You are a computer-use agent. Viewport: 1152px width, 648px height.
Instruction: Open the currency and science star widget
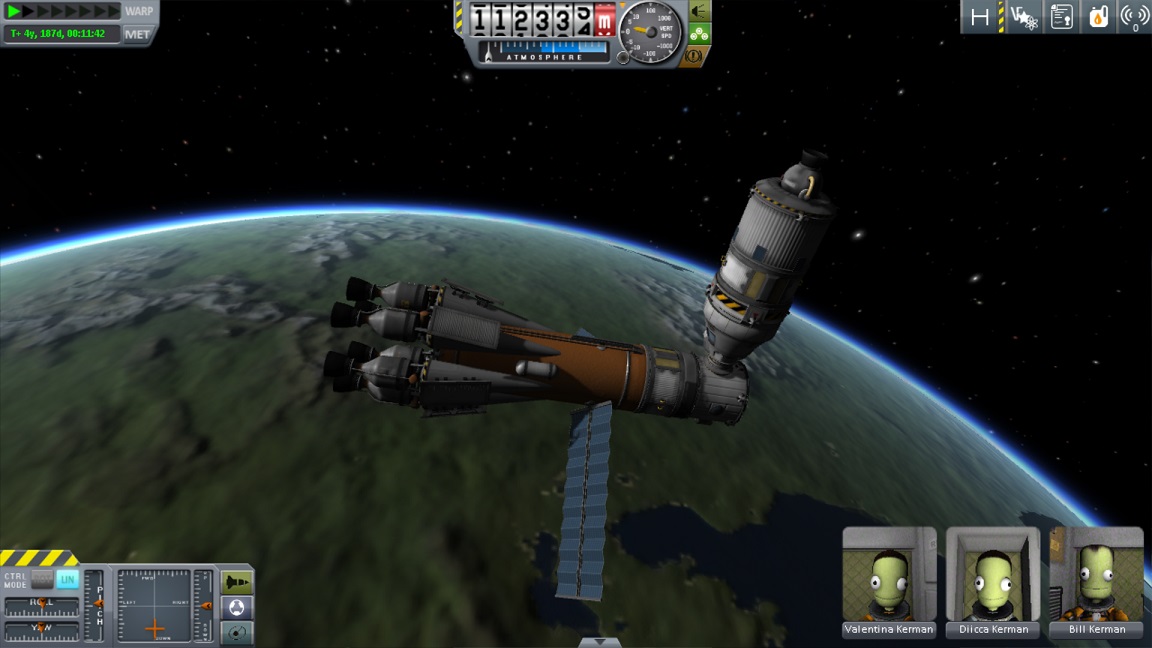pos(1023,17)
